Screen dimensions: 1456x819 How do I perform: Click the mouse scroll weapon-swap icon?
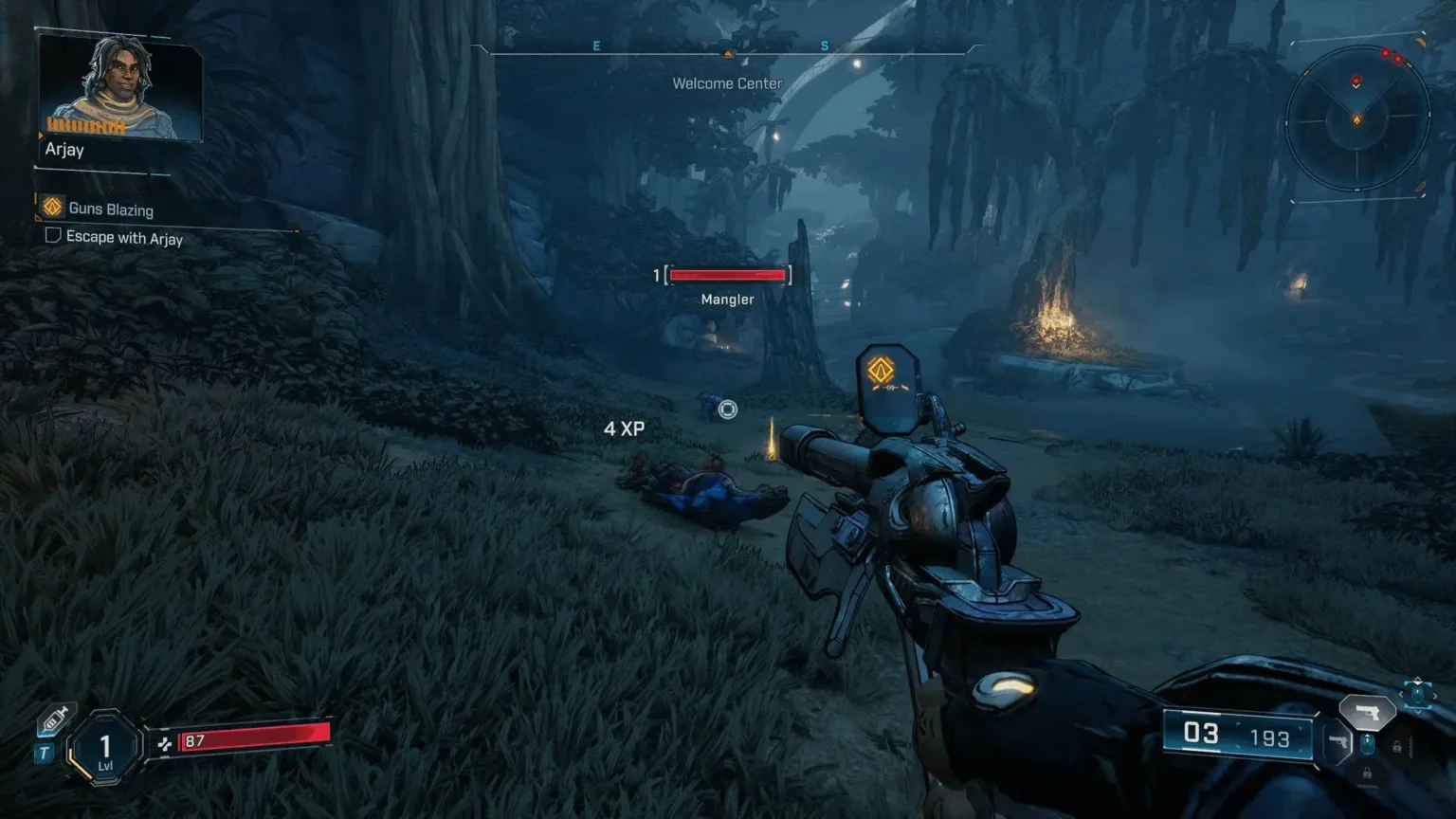[x=1368, y=744]
